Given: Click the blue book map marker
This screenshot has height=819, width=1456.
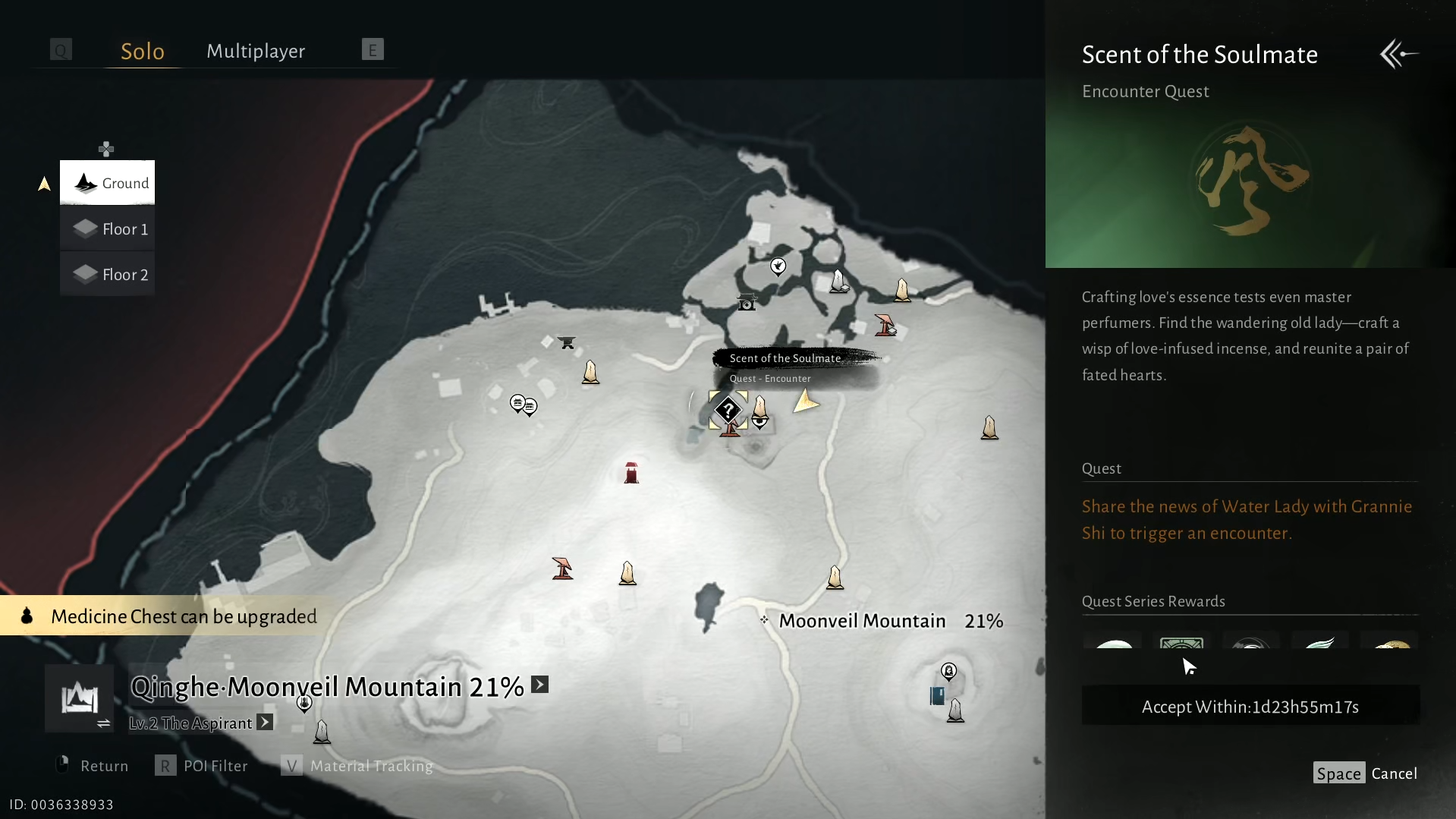Looking at the screenshot, I should pyautogui.click(x=937, y=695).
